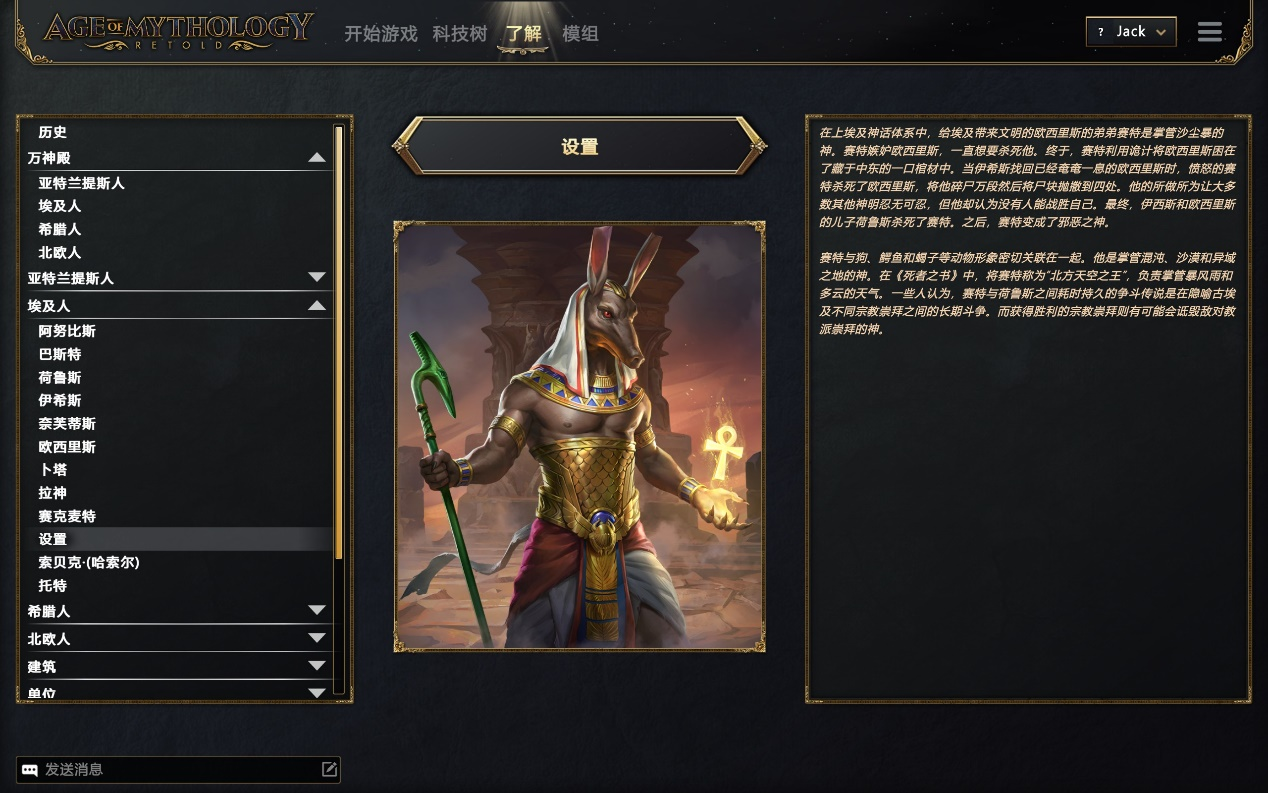The image size is (1268, 793).
Task: Collapse the 埃及人 god list
Action: tap(316, 306)
